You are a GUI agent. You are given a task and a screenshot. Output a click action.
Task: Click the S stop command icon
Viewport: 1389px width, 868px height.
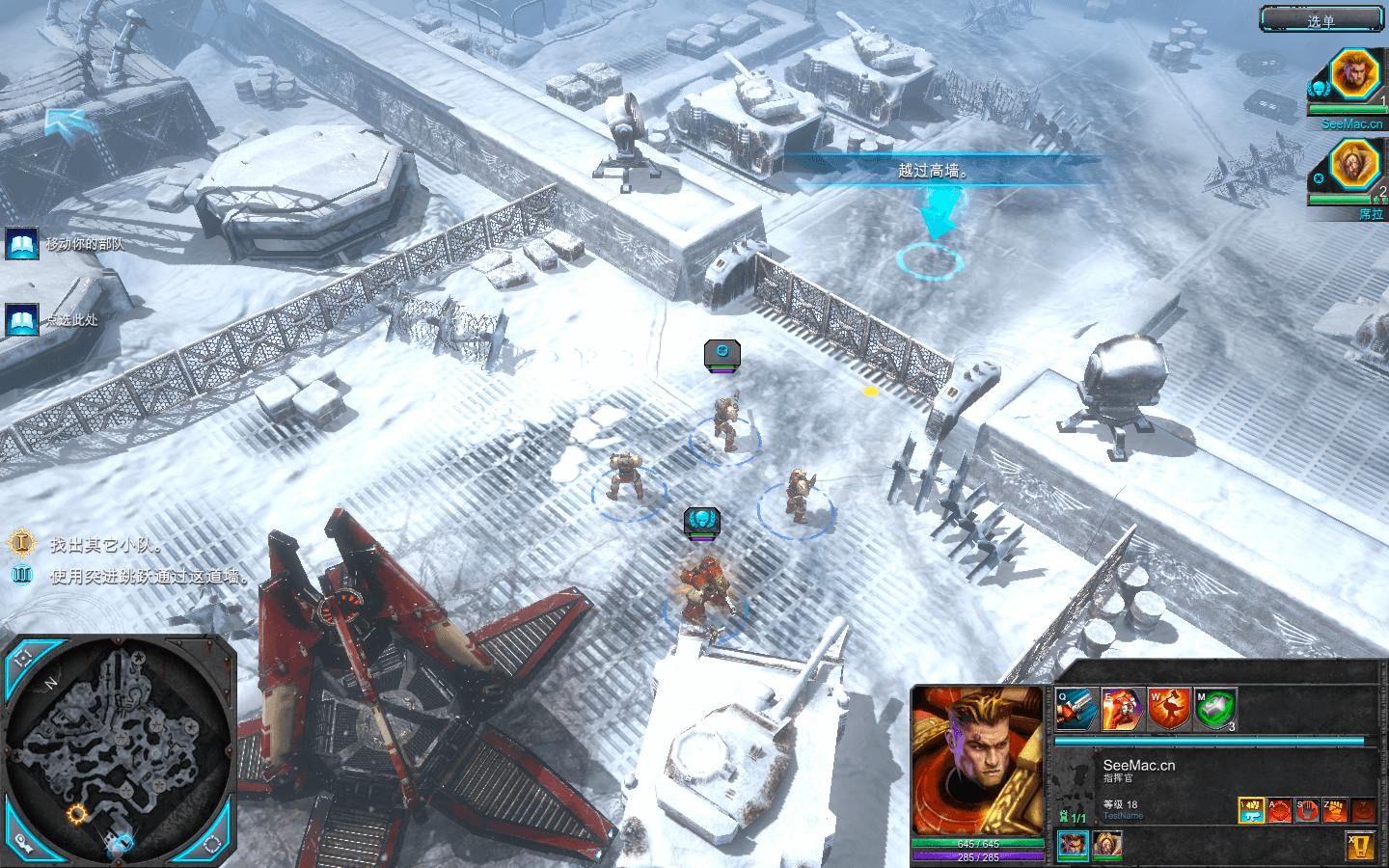[1307, 810]
